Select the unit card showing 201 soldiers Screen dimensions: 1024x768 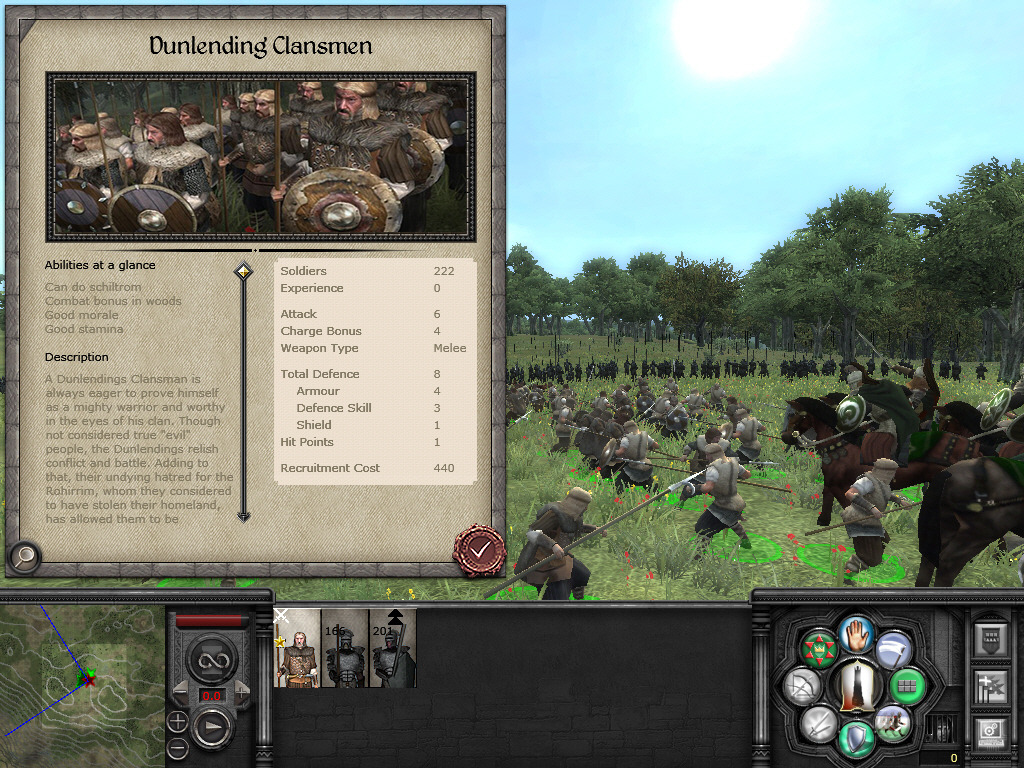(x=392, y=648)
